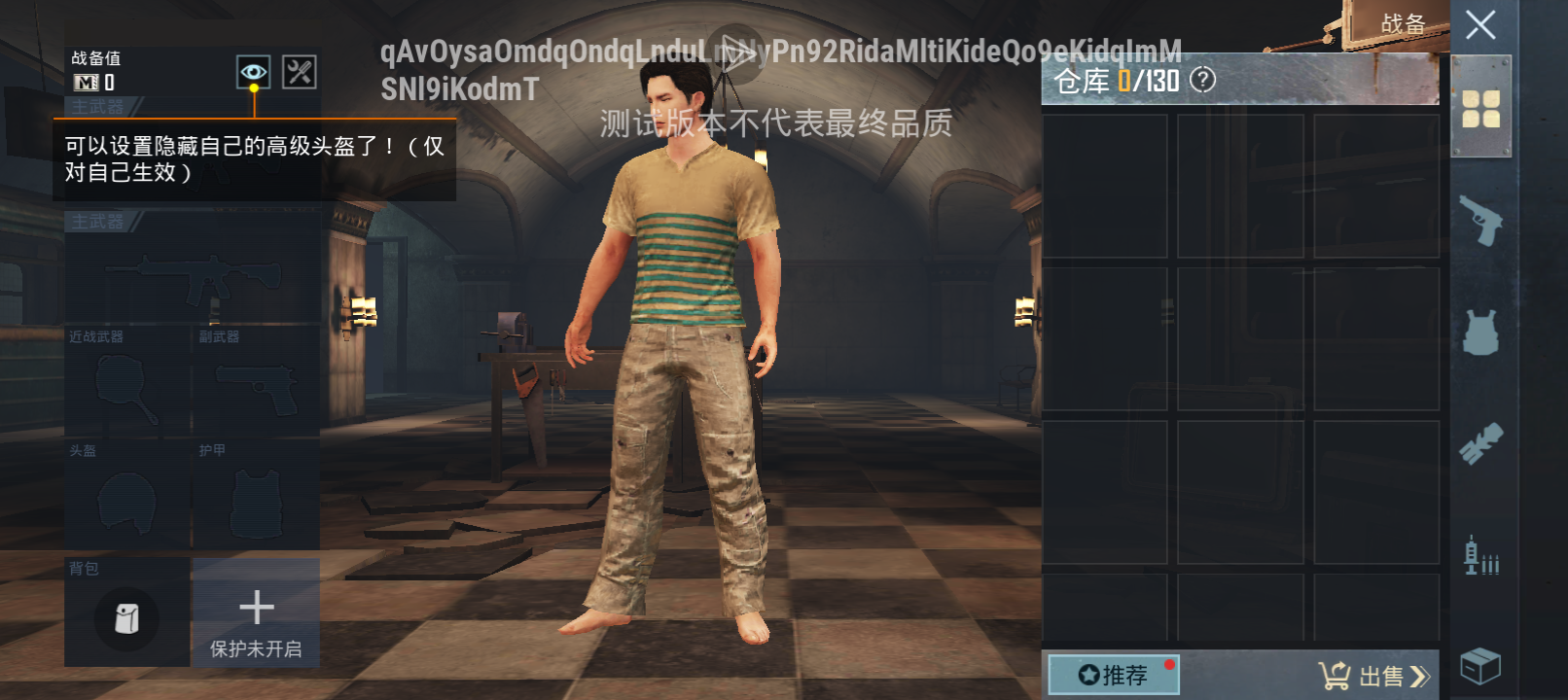Select the 头盔 helmet slot

[126, 498]
